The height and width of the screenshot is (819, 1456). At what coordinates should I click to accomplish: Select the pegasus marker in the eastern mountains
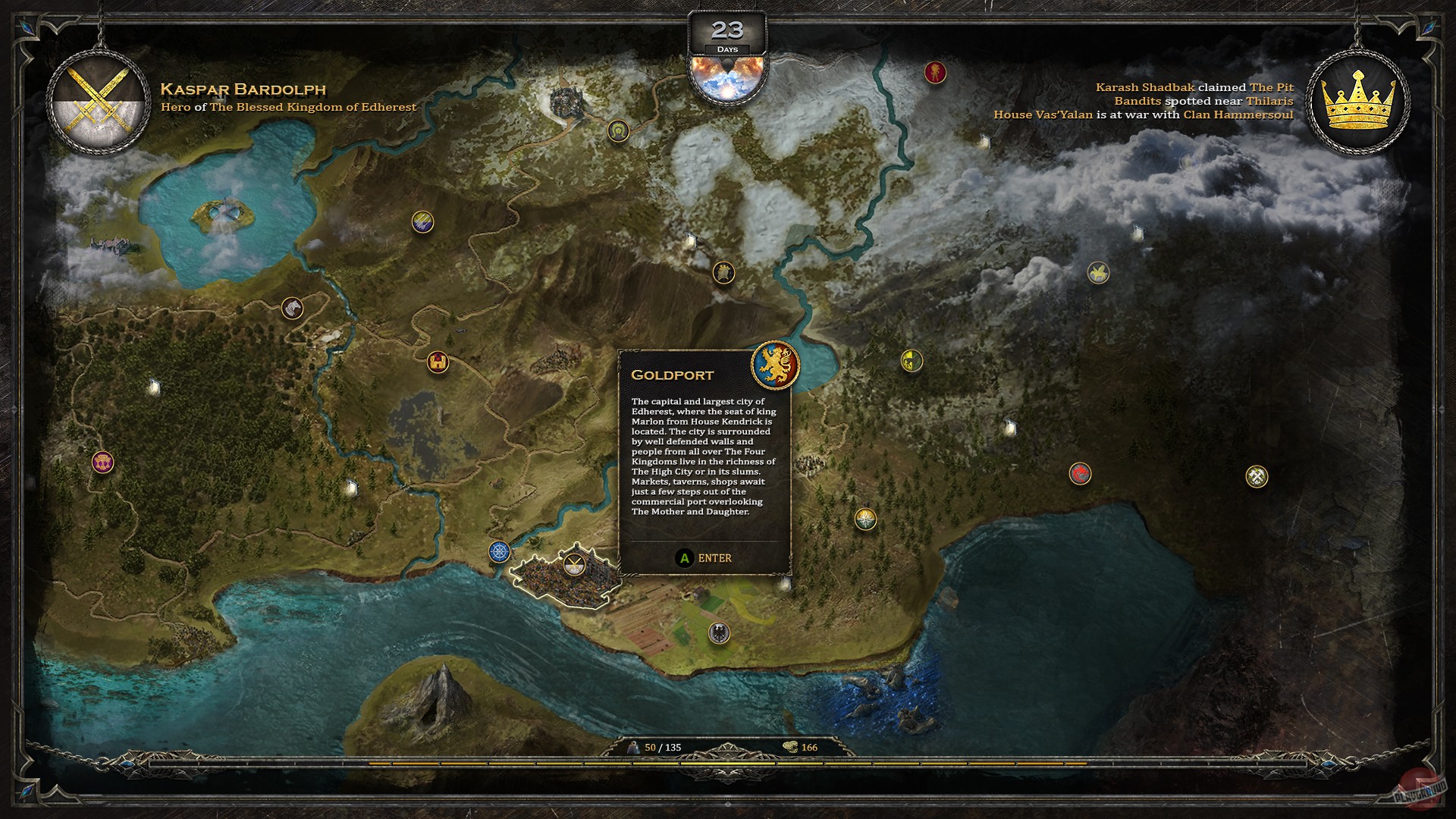[x=1098, y=273]
